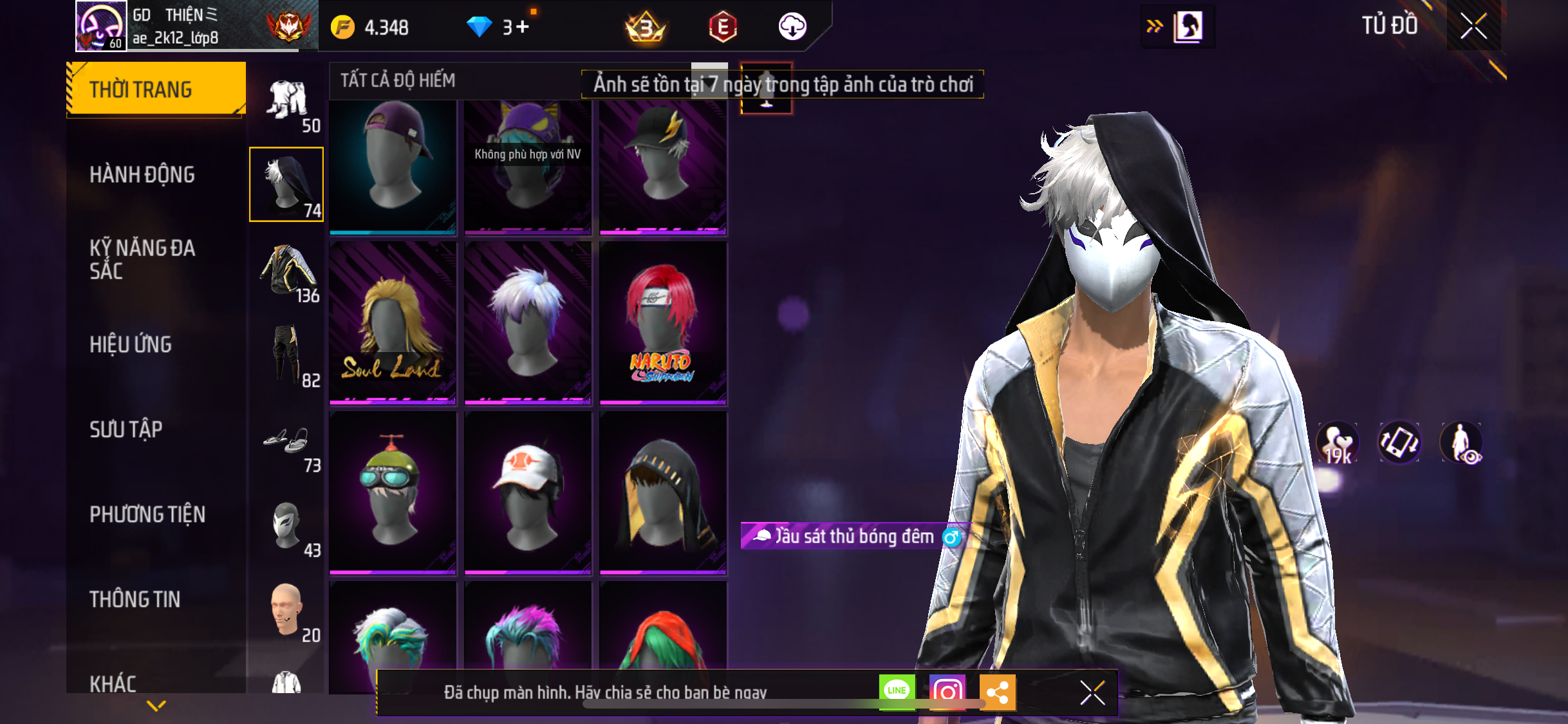
Task: Select the Sưu Tập menu entry
Action: coord(126,429)
